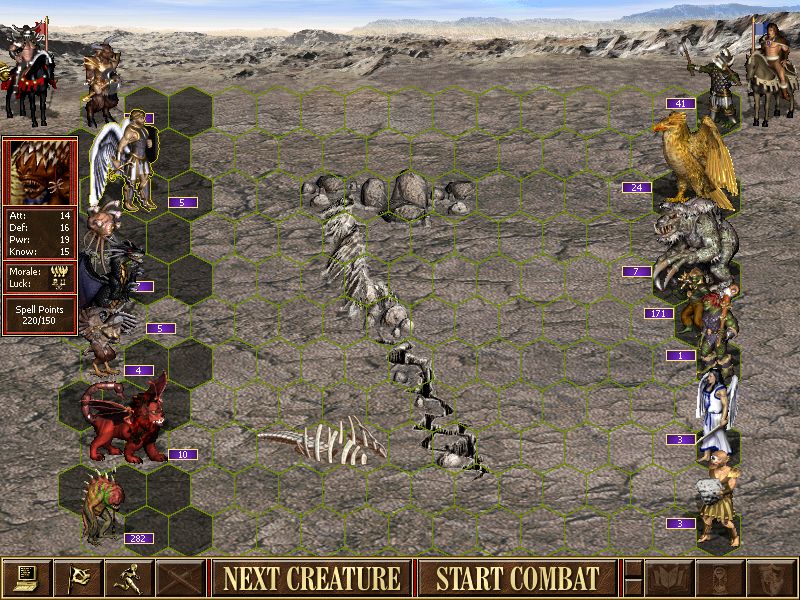This screenshot has height=600, width=800.
Task: Choose the troglodyte stack of 282
Action: (100, 505)
